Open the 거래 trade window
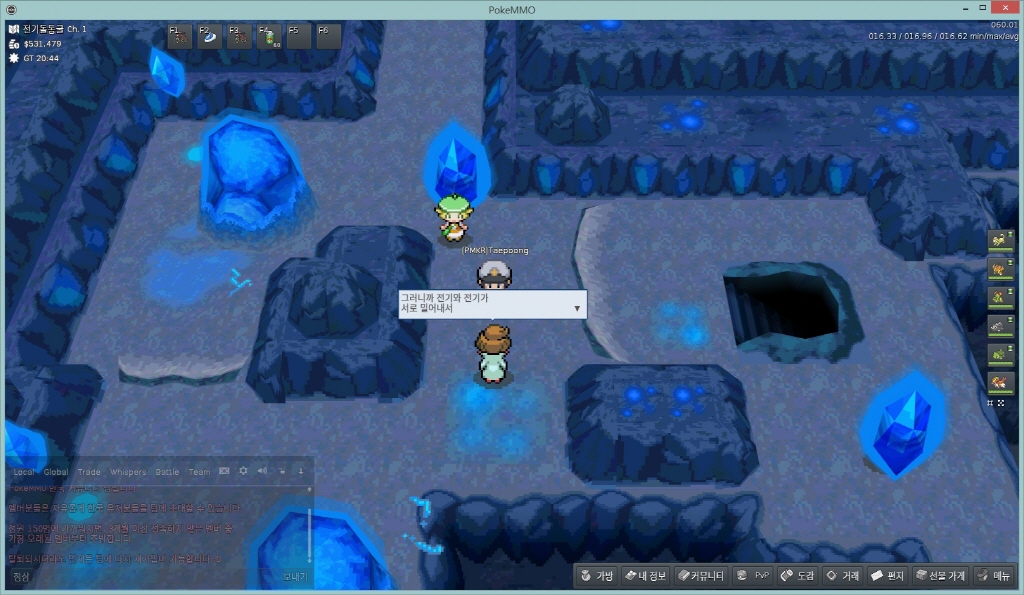Viewport: 1024px width, 595px height. 842,576
